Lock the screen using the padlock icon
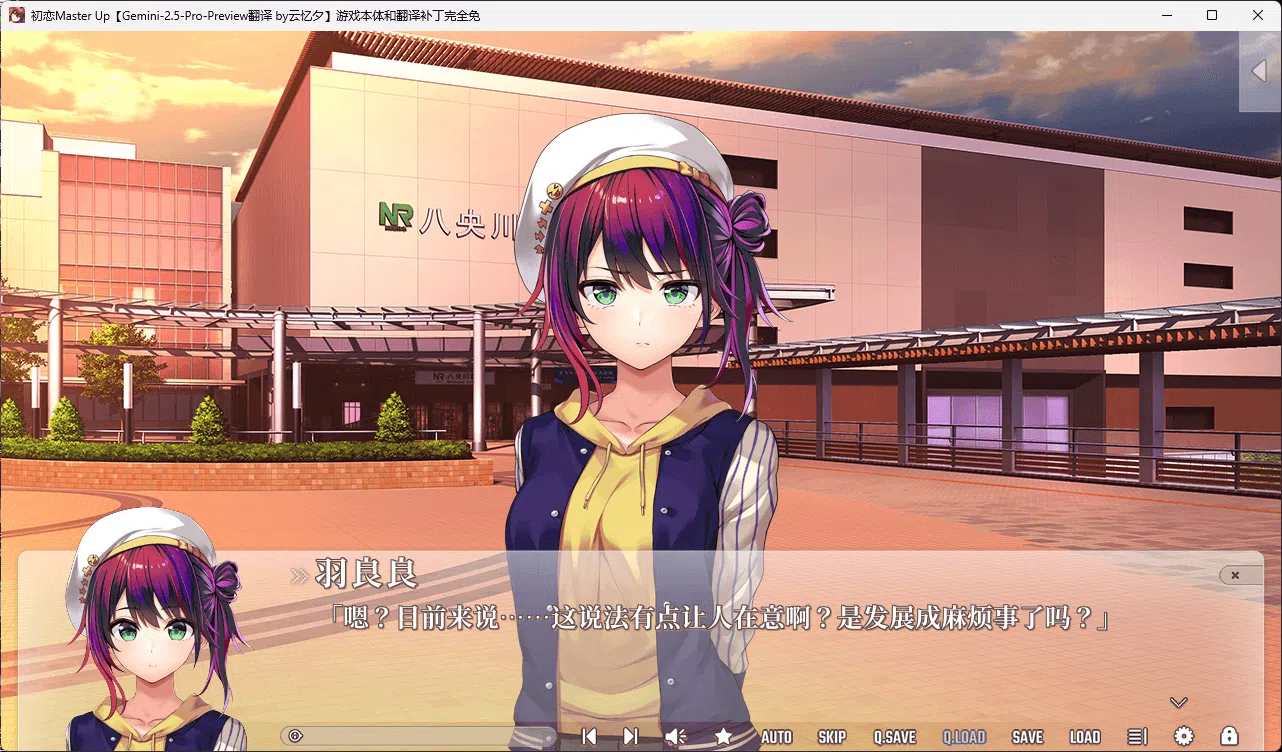 [1231, 736]
